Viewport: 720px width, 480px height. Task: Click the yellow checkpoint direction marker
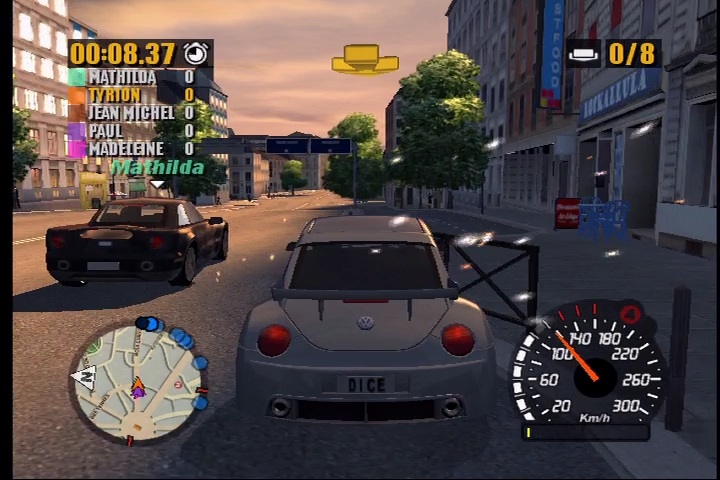[x=365, y=59]
